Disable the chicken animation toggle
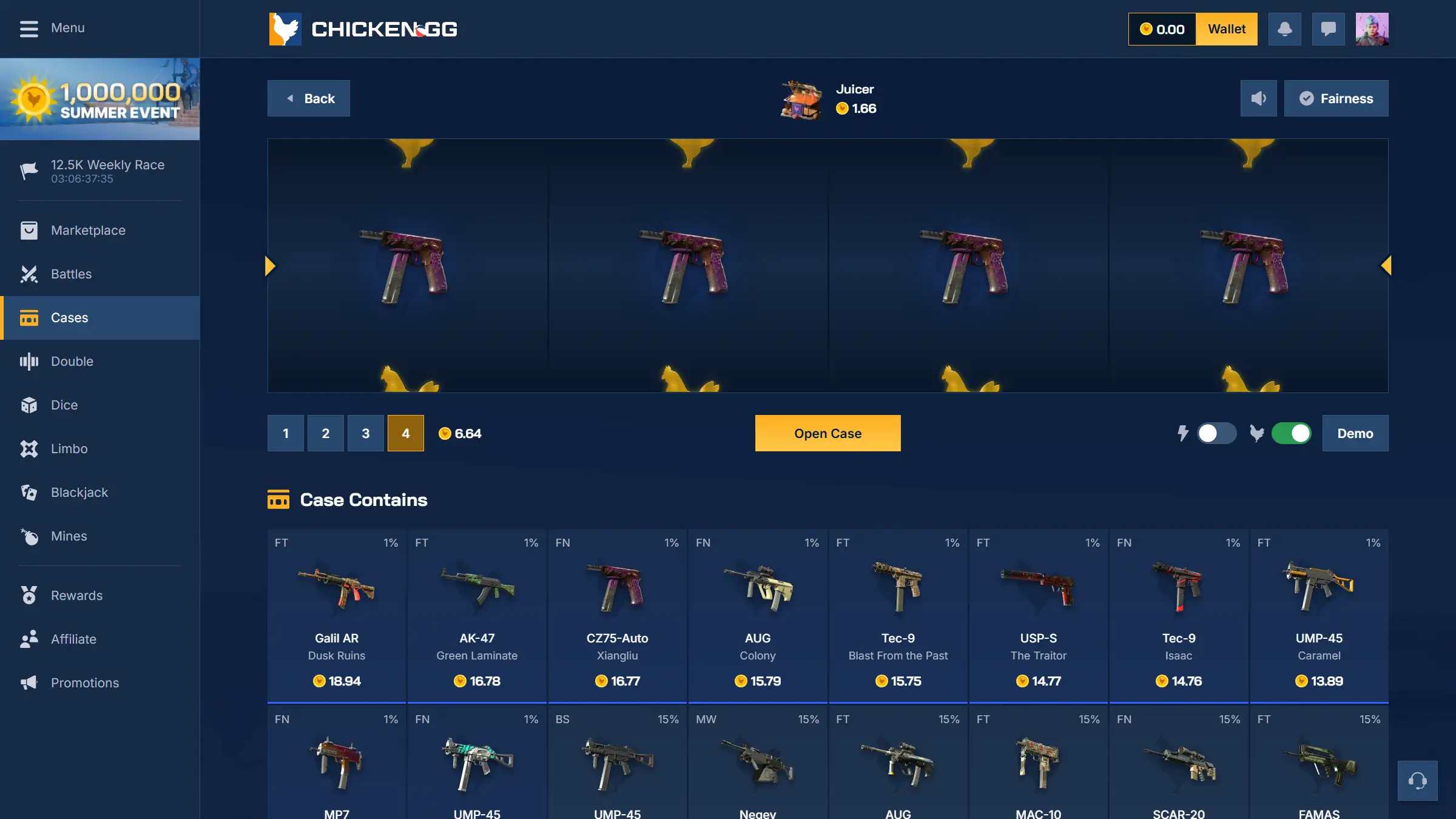 [1292, 433]
